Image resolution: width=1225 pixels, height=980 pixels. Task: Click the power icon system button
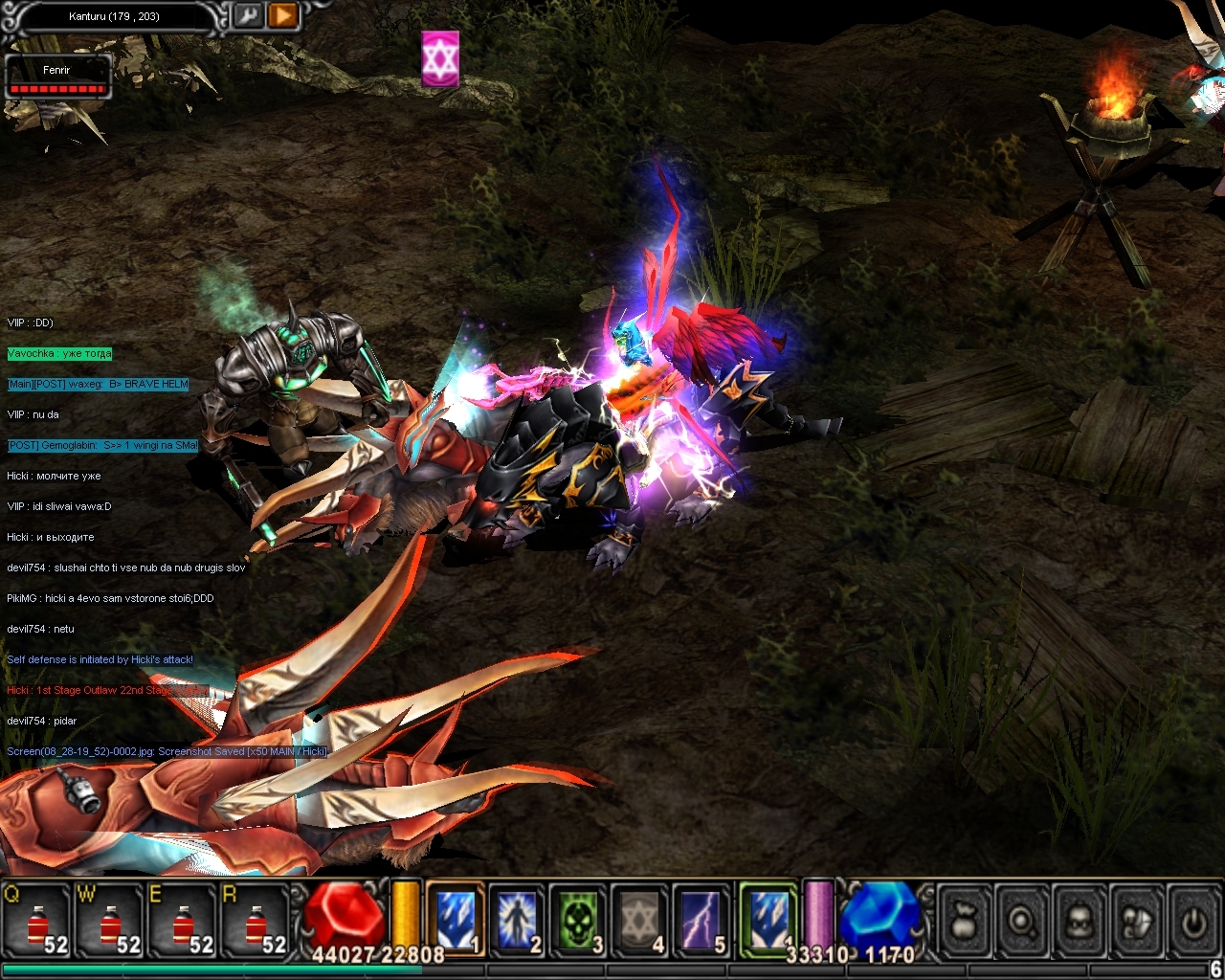coord(1192,922)
